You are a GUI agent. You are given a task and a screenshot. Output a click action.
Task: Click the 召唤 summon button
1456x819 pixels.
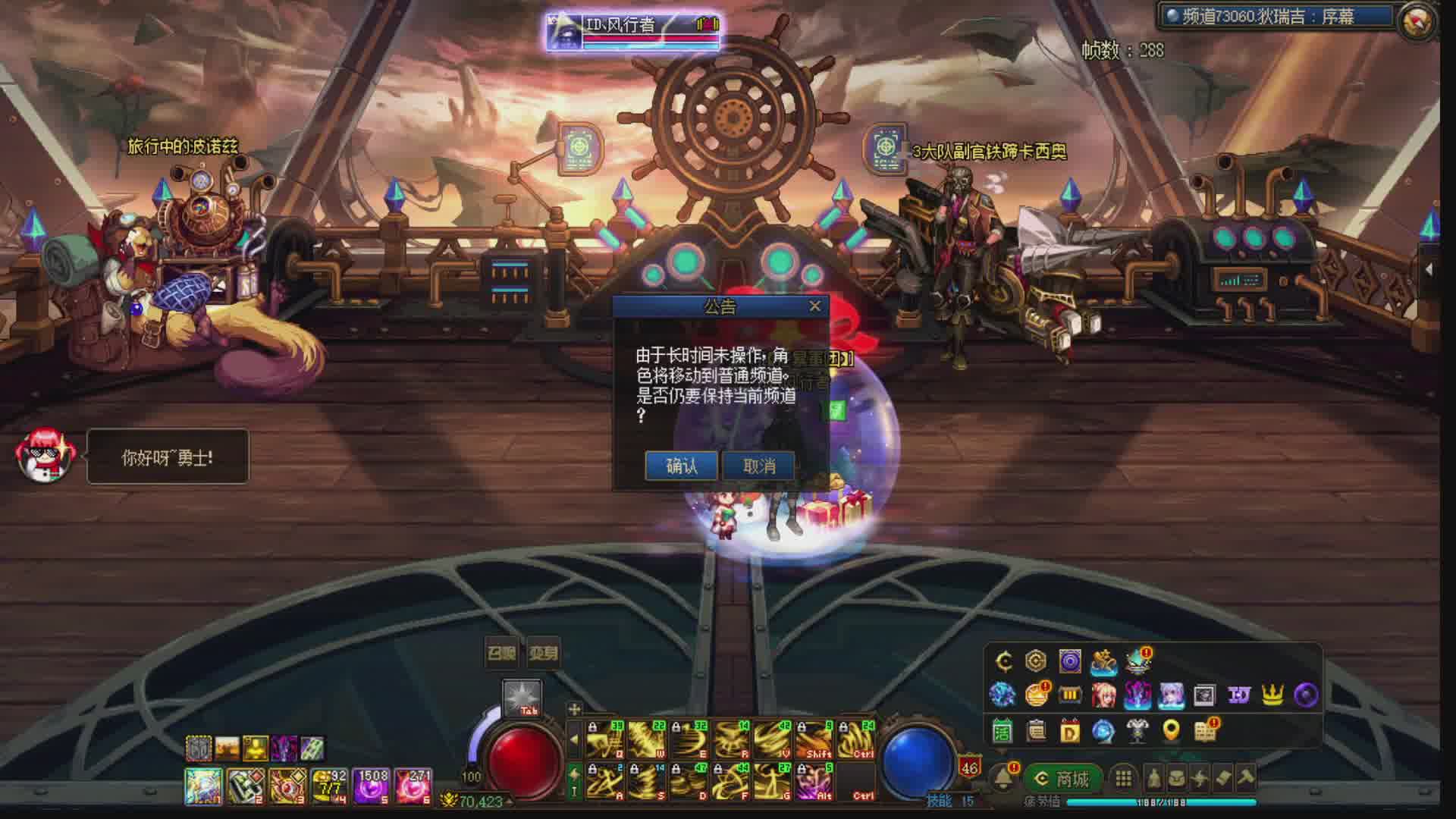501,653
